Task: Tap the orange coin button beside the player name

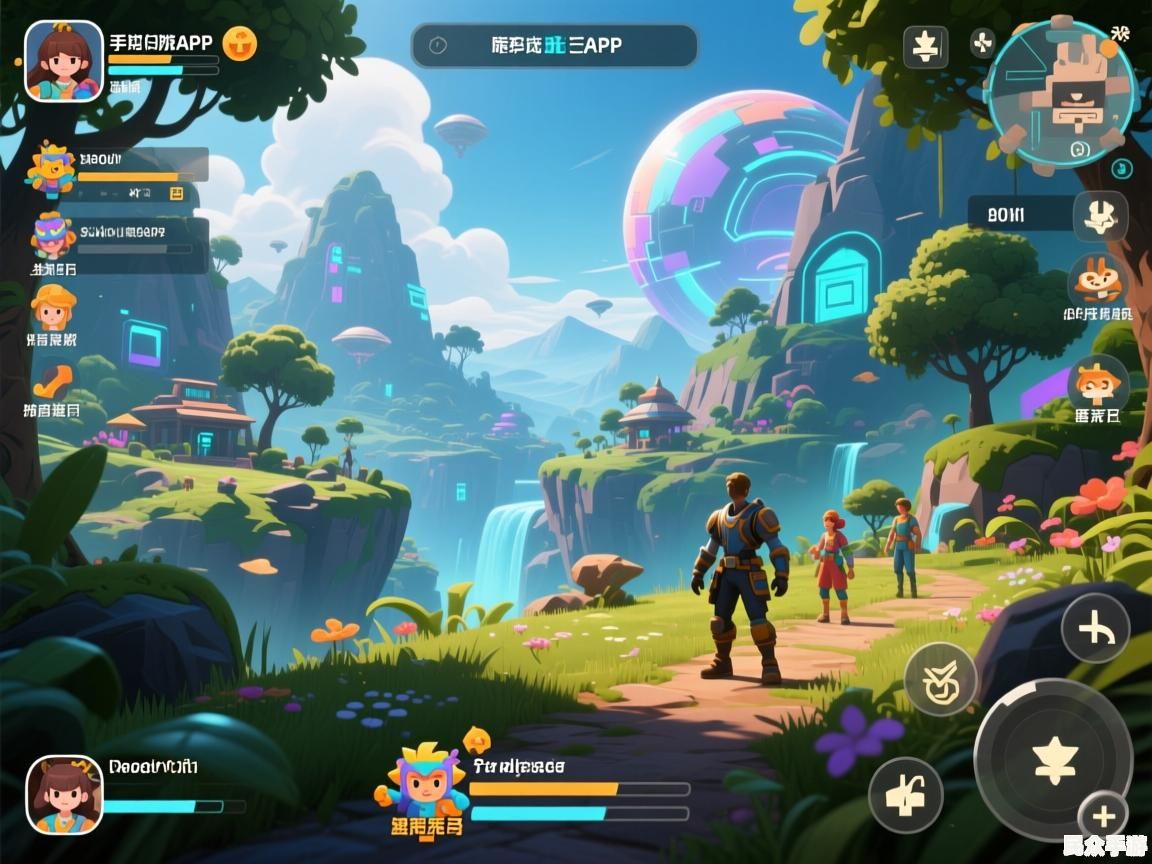Action: point(240,43)
